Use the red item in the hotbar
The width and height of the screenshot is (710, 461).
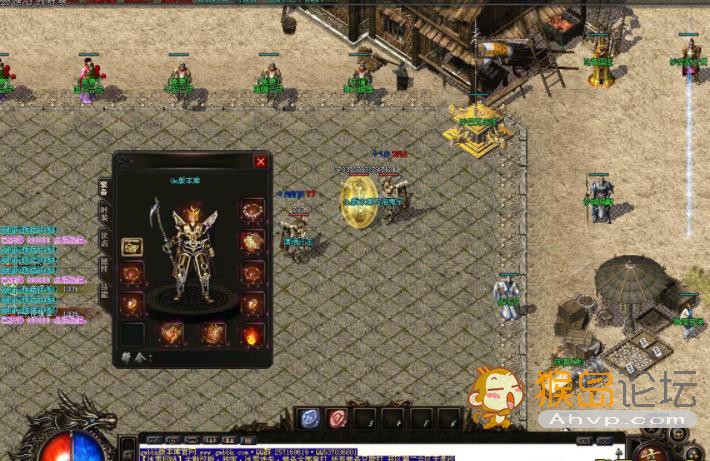[338, 420]
